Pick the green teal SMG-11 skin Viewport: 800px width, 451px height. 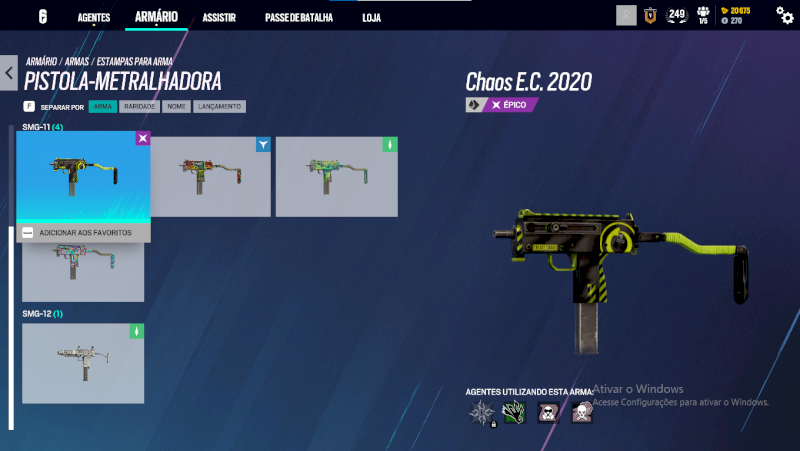(337, 176)
